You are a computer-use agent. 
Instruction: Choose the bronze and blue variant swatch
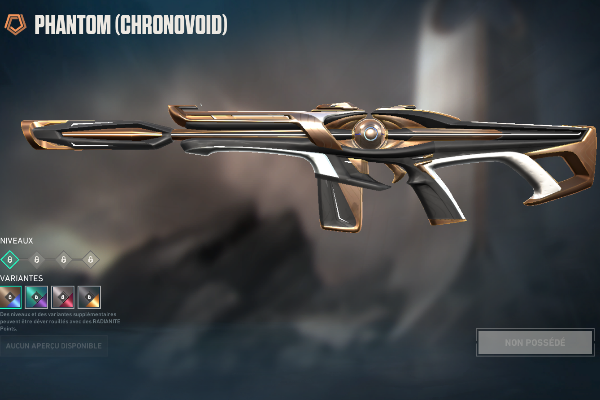[12, 297]
